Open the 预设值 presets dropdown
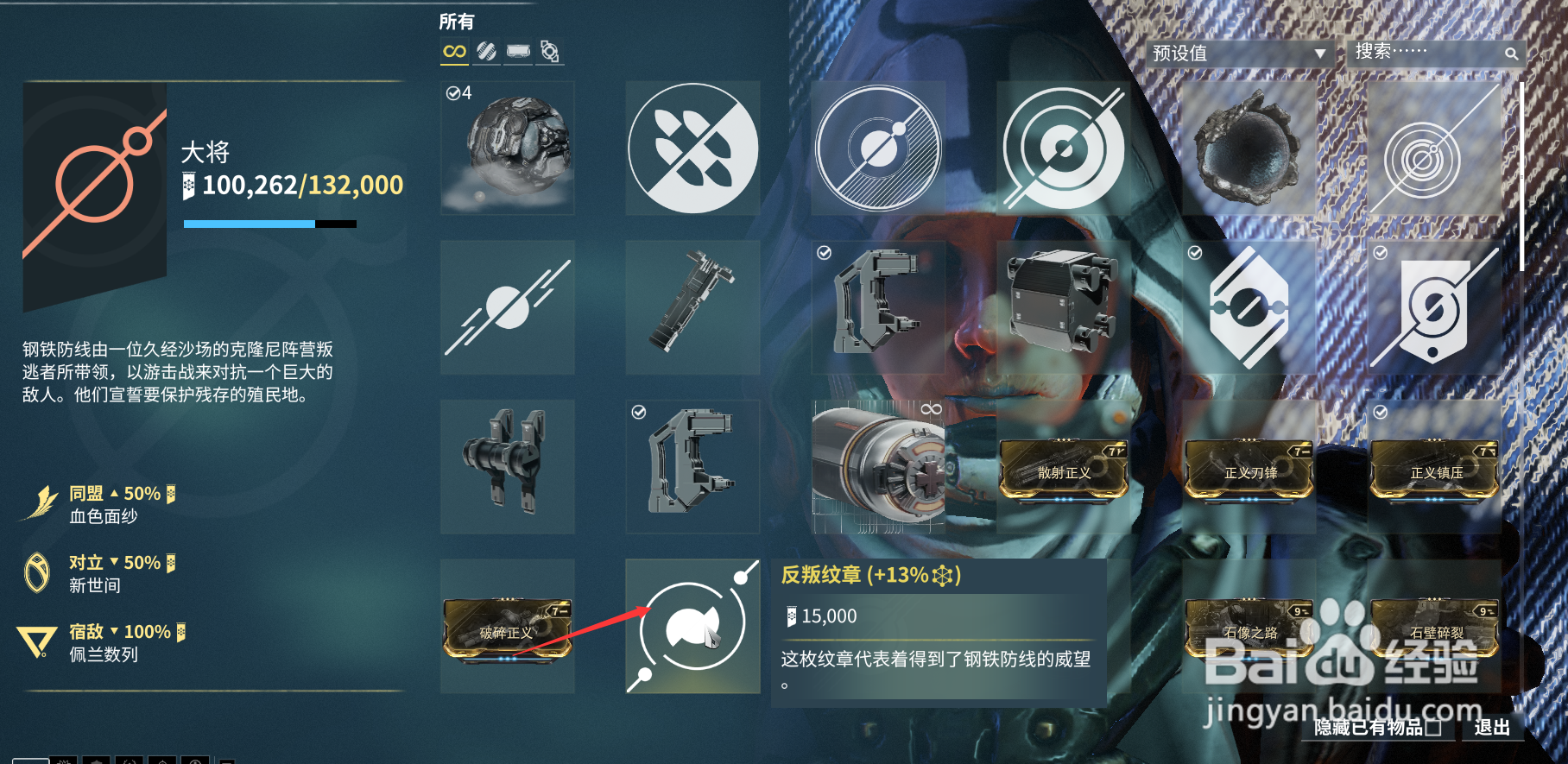 pyautogui.click(x=1235, y=52)
